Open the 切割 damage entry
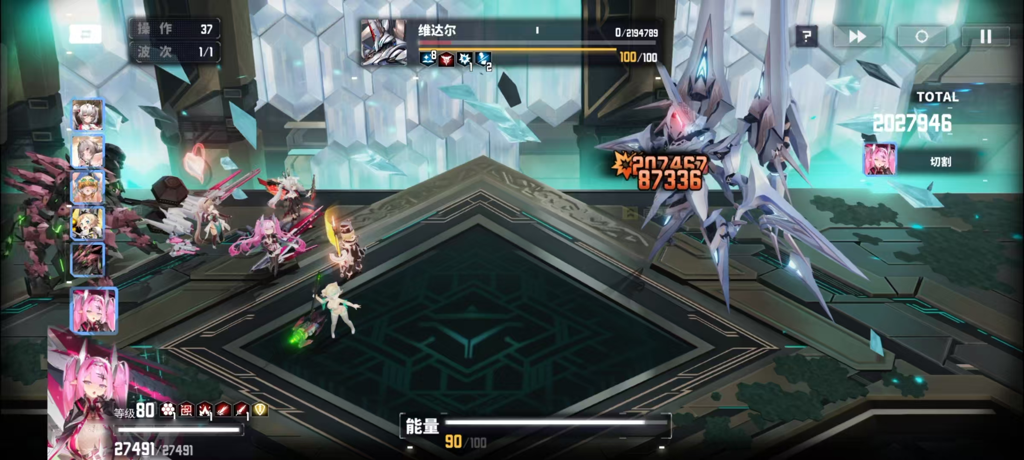 [920, 160]
